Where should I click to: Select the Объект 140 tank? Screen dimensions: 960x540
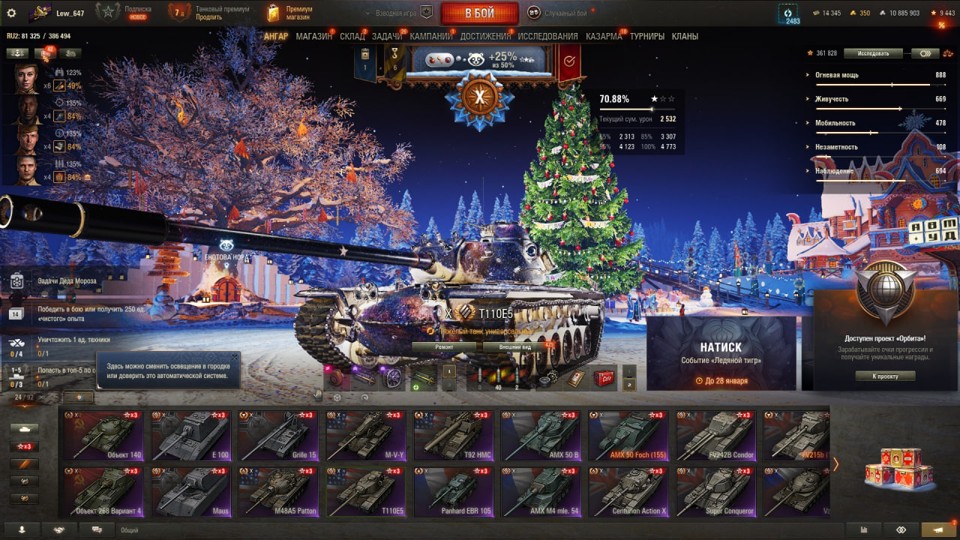(105, 436)
